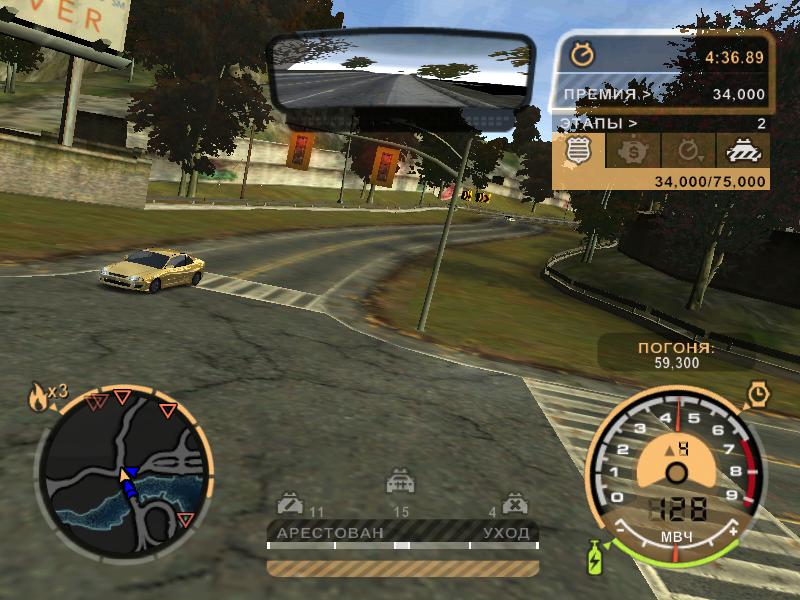Image resolution: width=800 pixels, height=600 pixels.
Task: Click the damaged police cars icon
Action: point(289,502)
